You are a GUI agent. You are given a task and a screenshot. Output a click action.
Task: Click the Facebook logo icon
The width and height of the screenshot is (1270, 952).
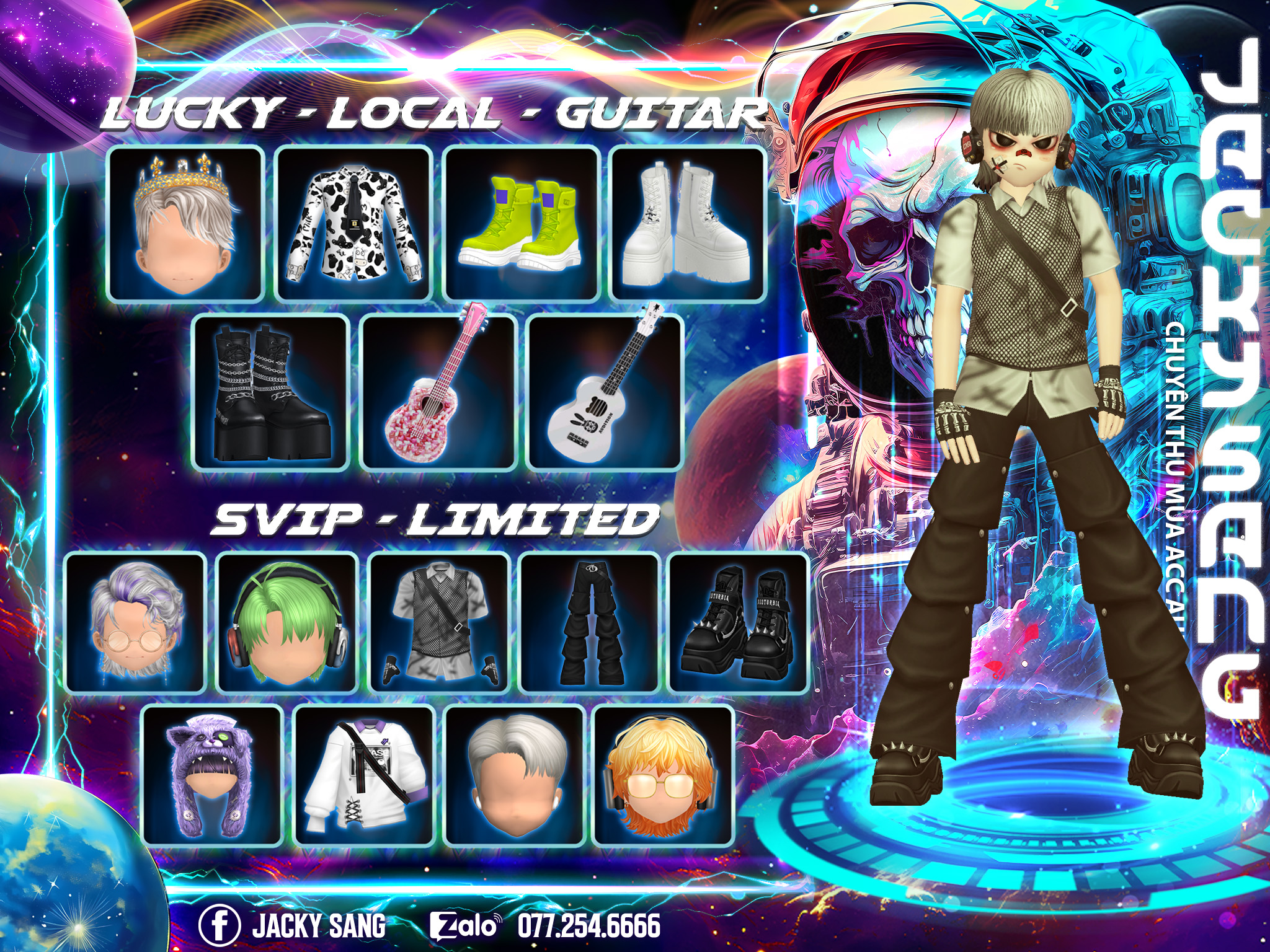point(219,927)
